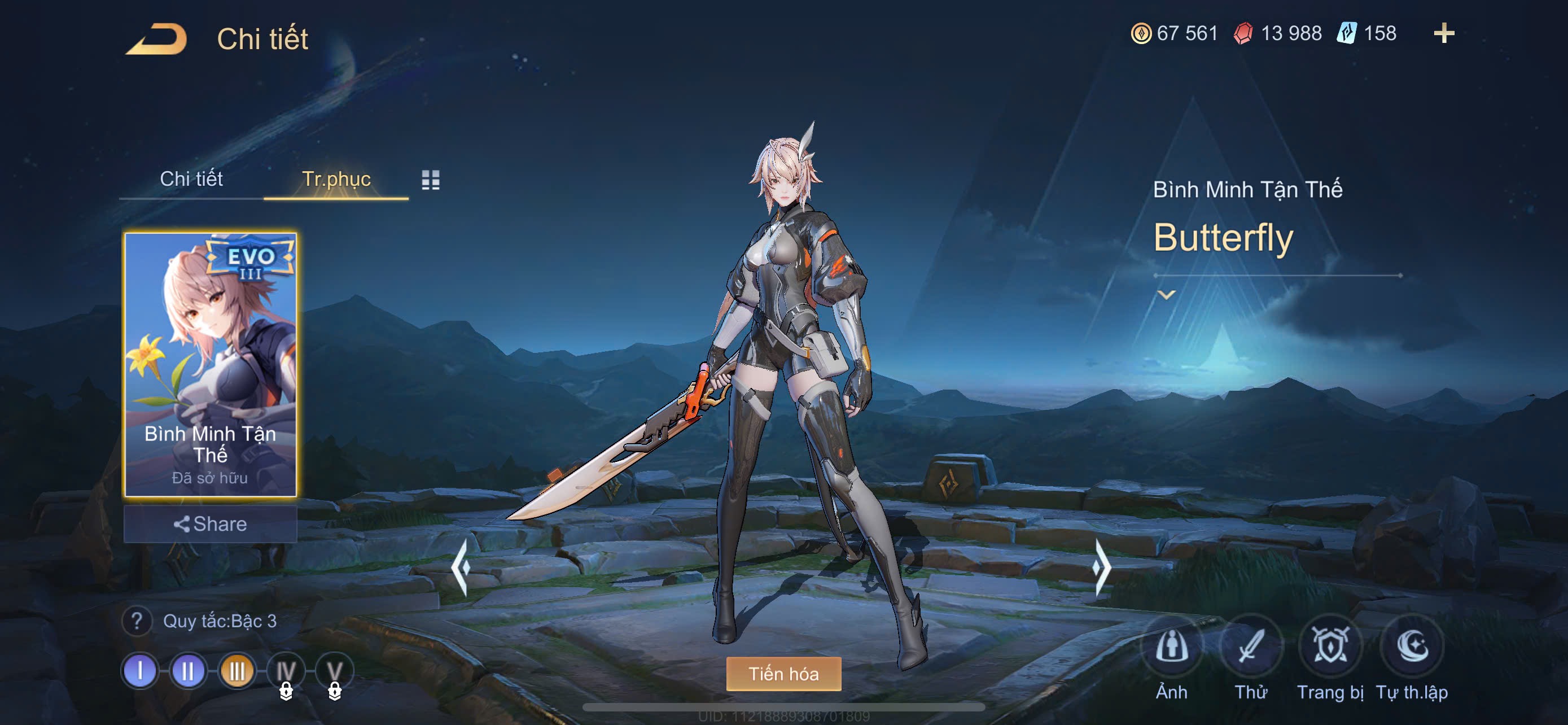The image size is (1568, 725).
Task: Choose evolution tier I
Action: coord(140,671)
